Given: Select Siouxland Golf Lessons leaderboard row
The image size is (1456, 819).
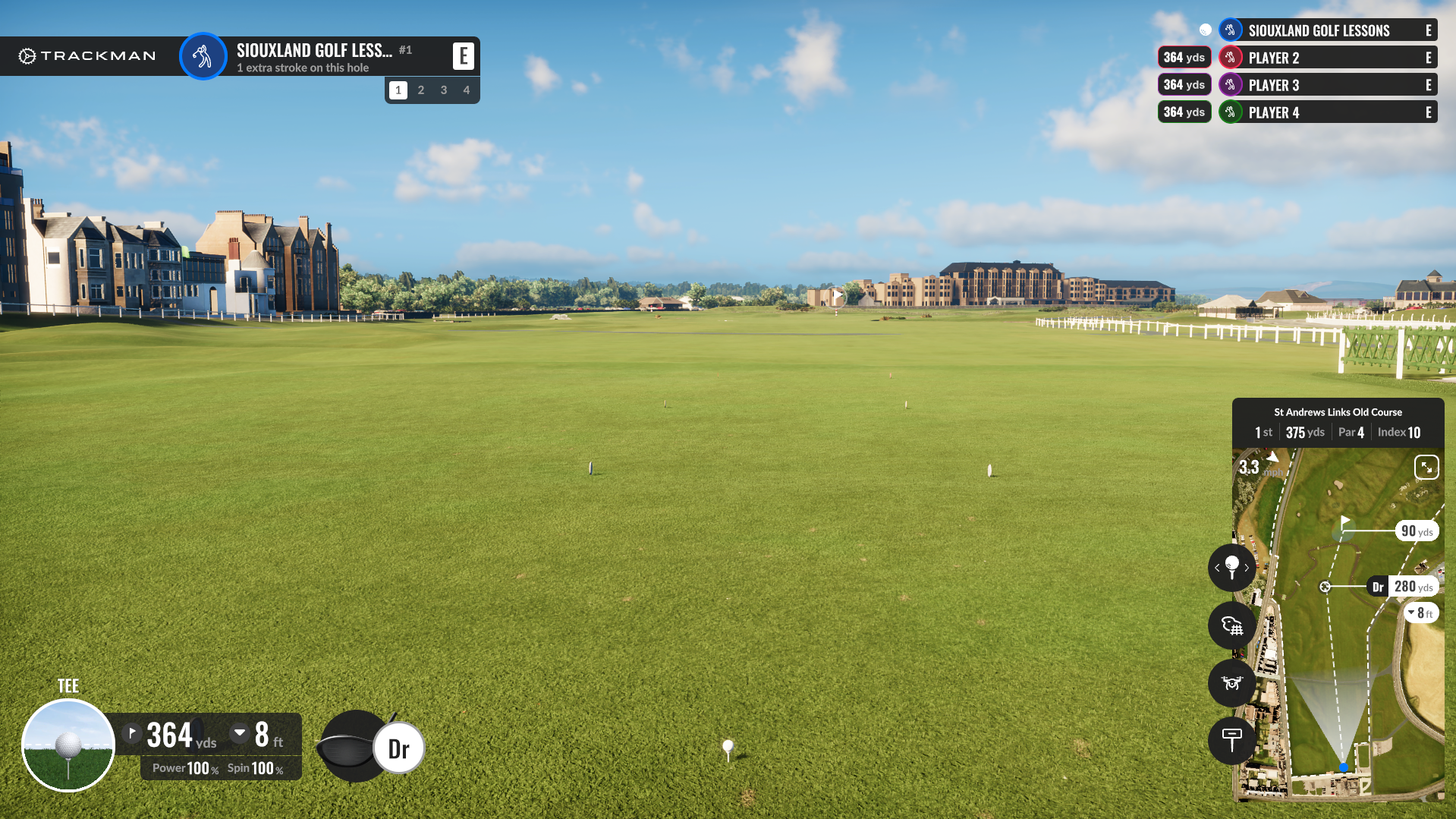Looking at the screenshot, I should (x=1328, y=30).
